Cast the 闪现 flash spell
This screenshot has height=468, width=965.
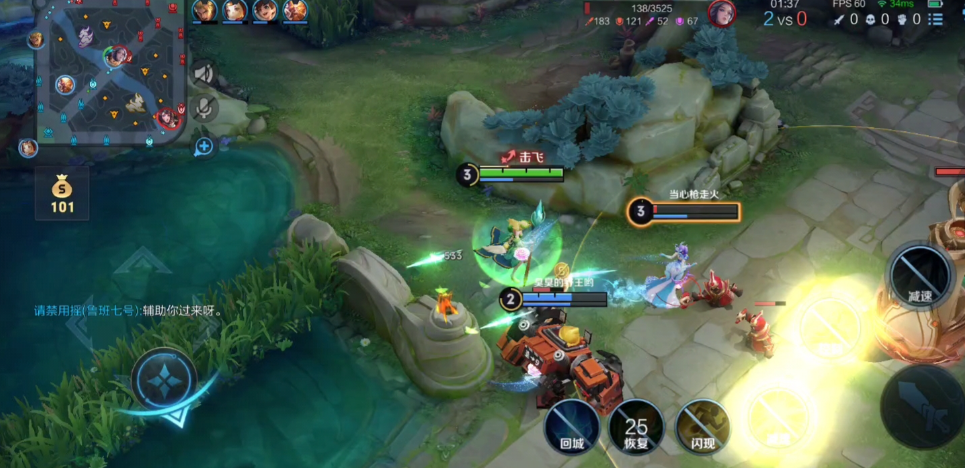click(702, 425)
